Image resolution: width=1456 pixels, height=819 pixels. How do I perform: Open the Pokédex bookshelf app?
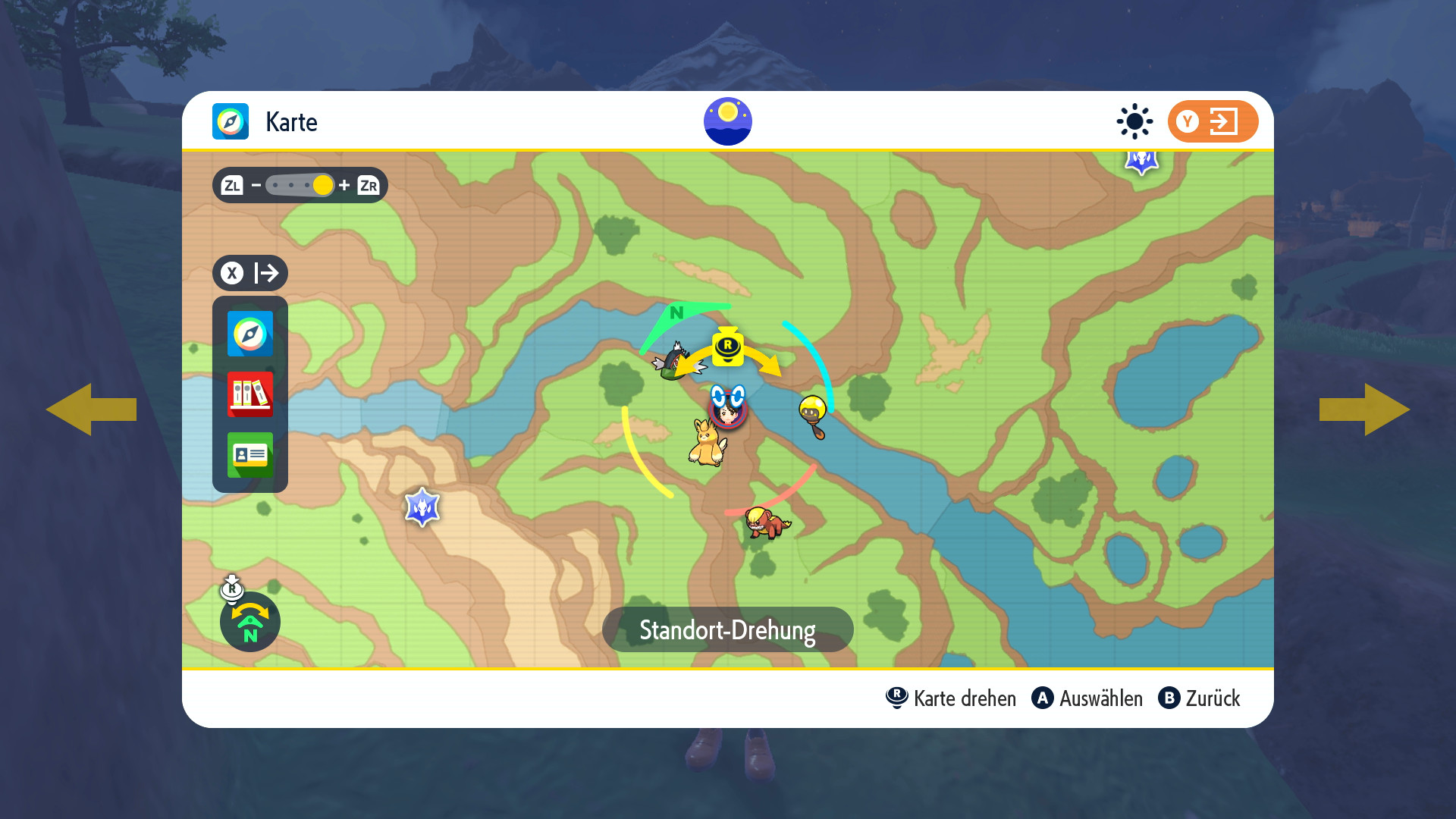tap(250, 394)
